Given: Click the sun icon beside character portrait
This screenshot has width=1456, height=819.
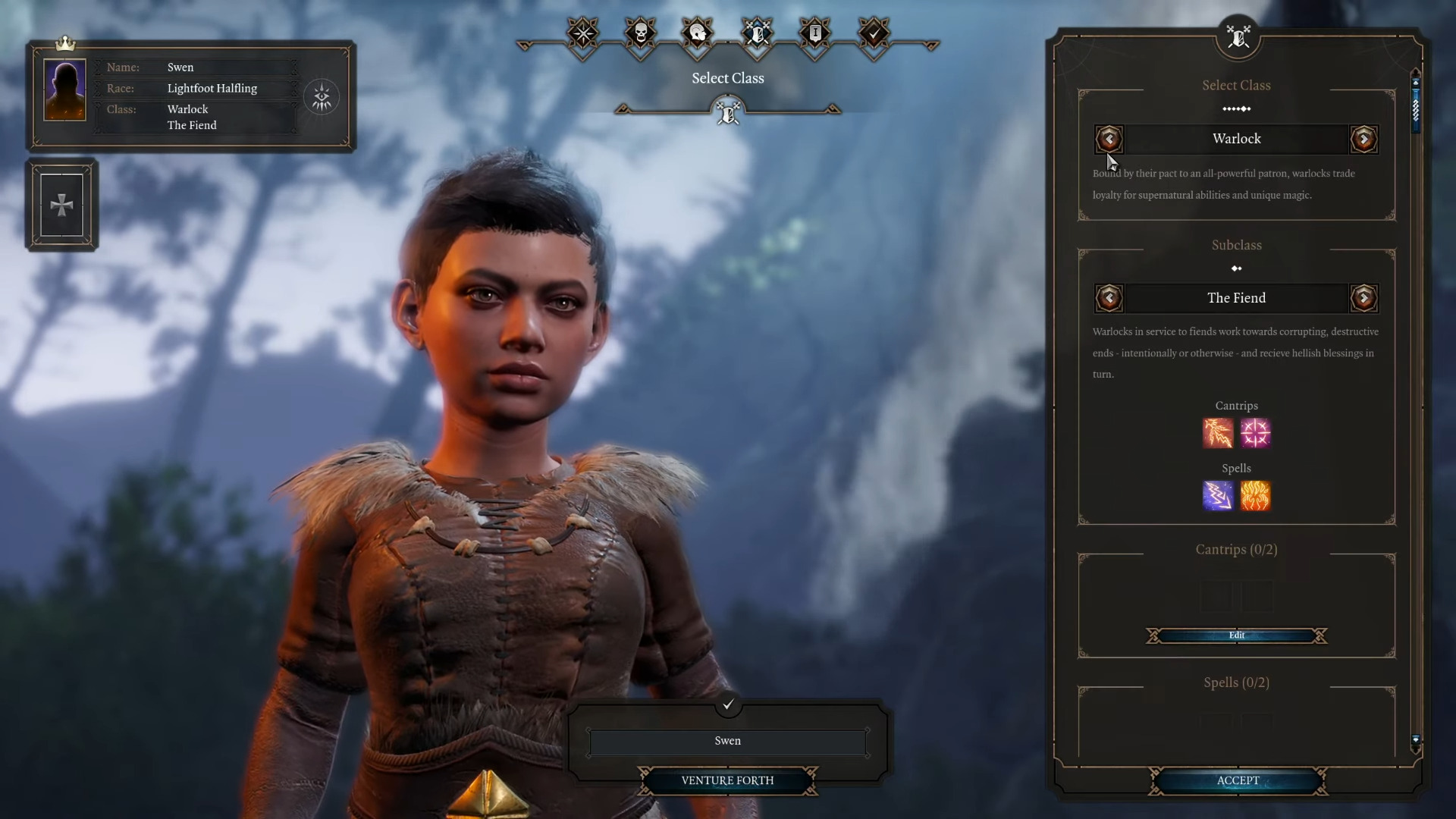Looking at the screenshot, I should pos(322,96).
